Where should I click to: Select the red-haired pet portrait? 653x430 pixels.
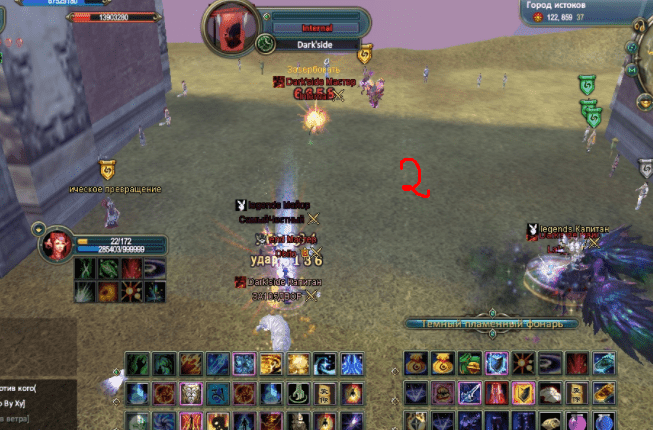point(56,247)
